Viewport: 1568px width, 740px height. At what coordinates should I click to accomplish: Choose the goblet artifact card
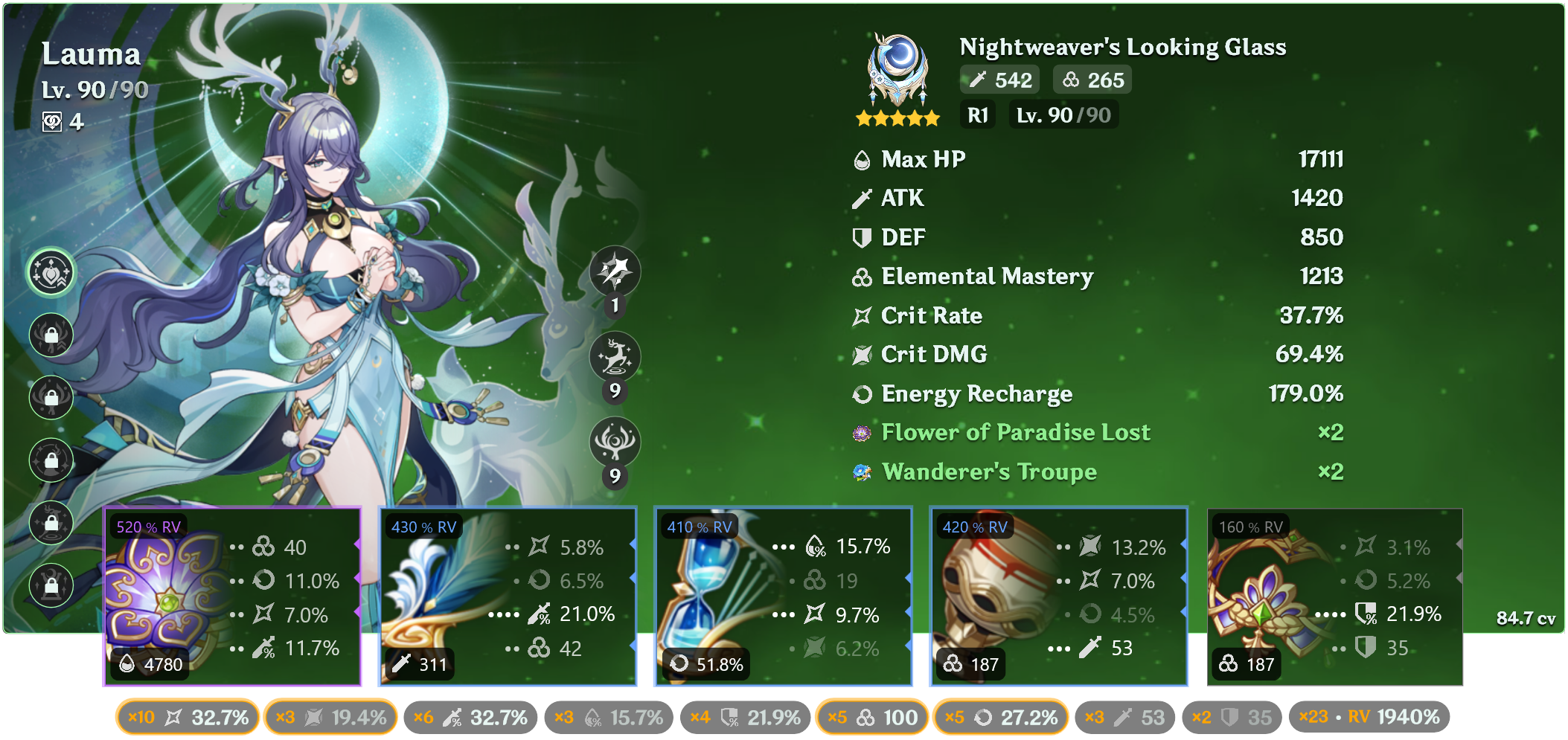(1058, 596)
